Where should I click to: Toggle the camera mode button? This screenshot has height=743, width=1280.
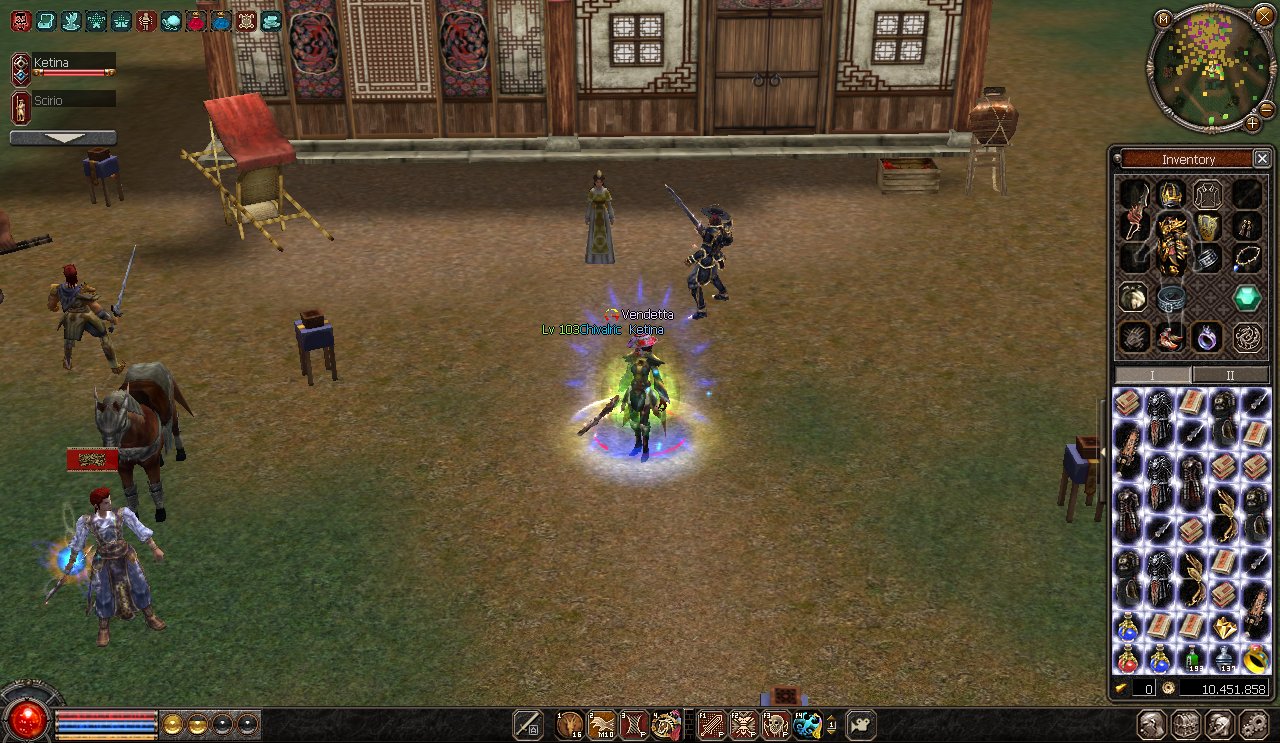[x=861, y=725]
